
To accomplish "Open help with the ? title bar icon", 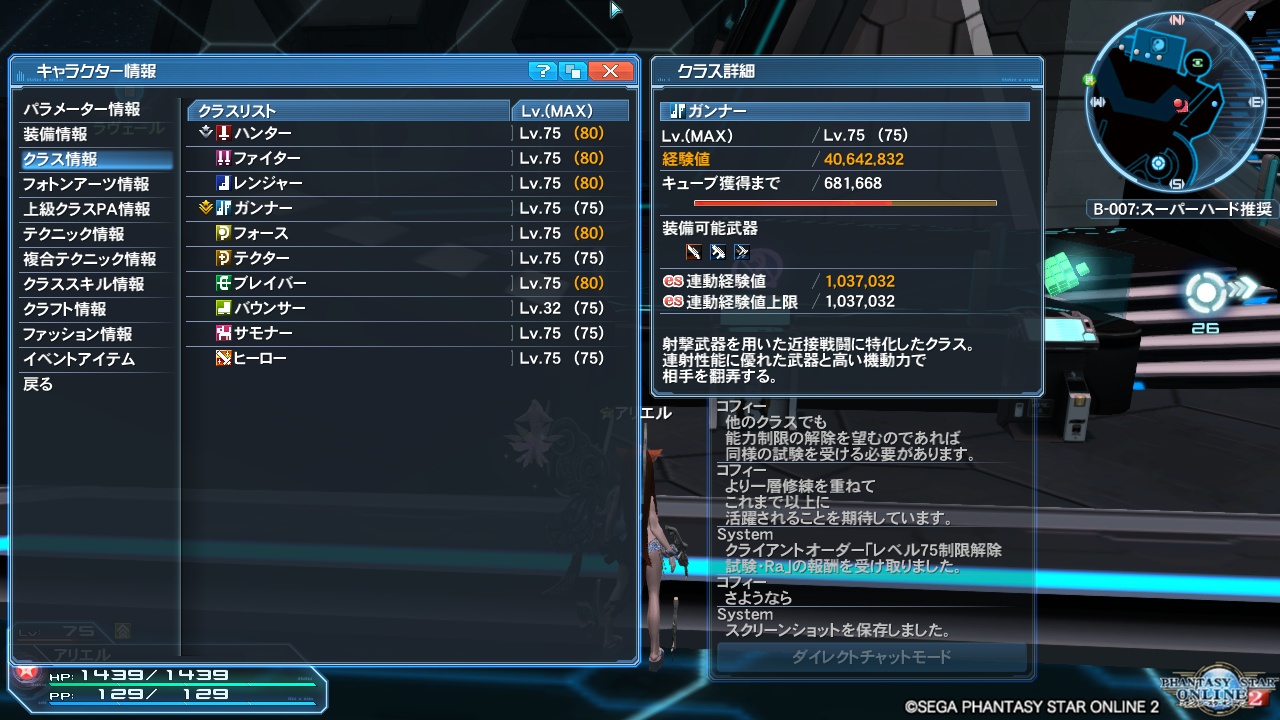I will tap(543, 71).
